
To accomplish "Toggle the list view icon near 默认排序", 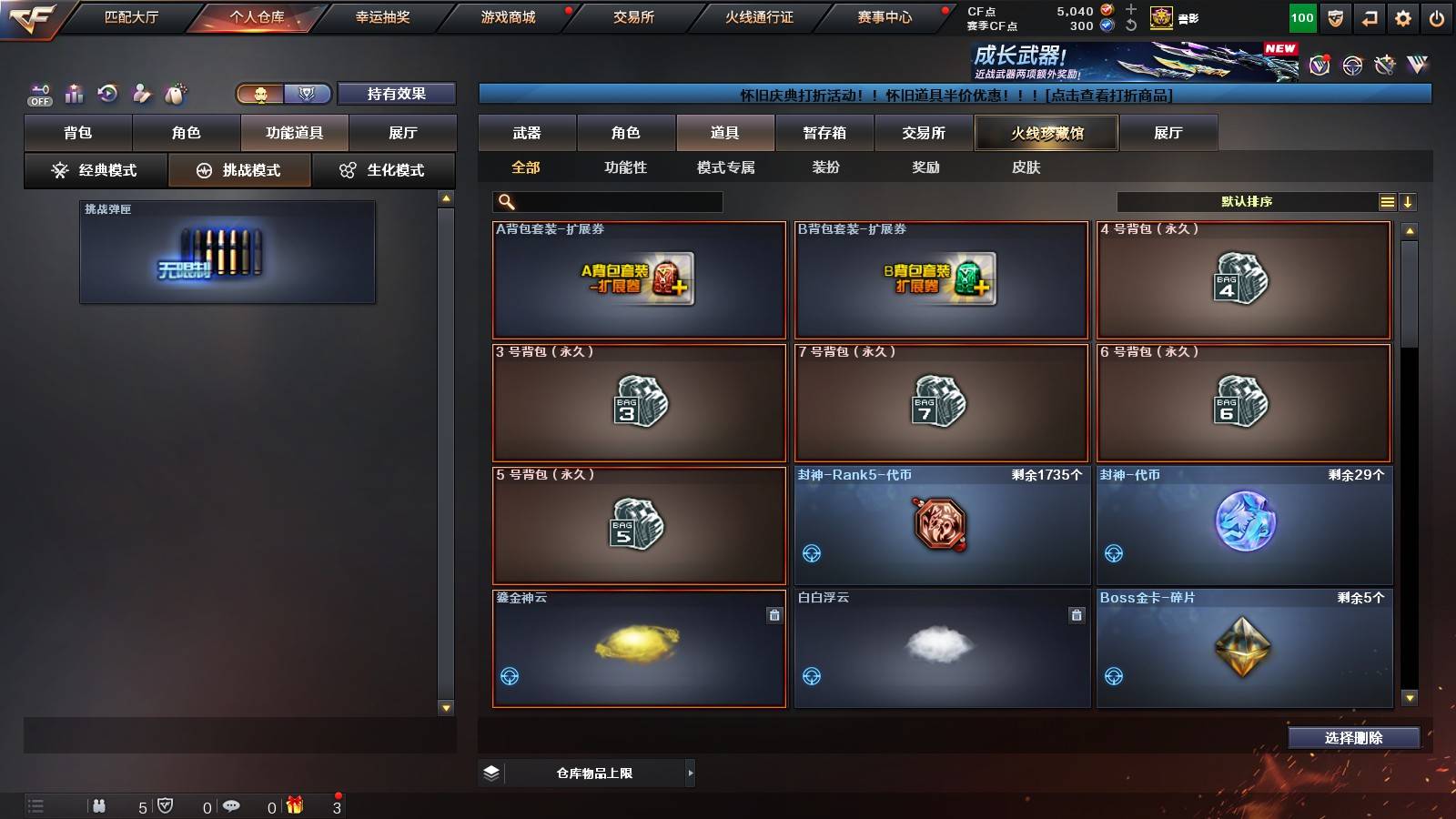I will pyautogui.click(x=1387, y=201).
